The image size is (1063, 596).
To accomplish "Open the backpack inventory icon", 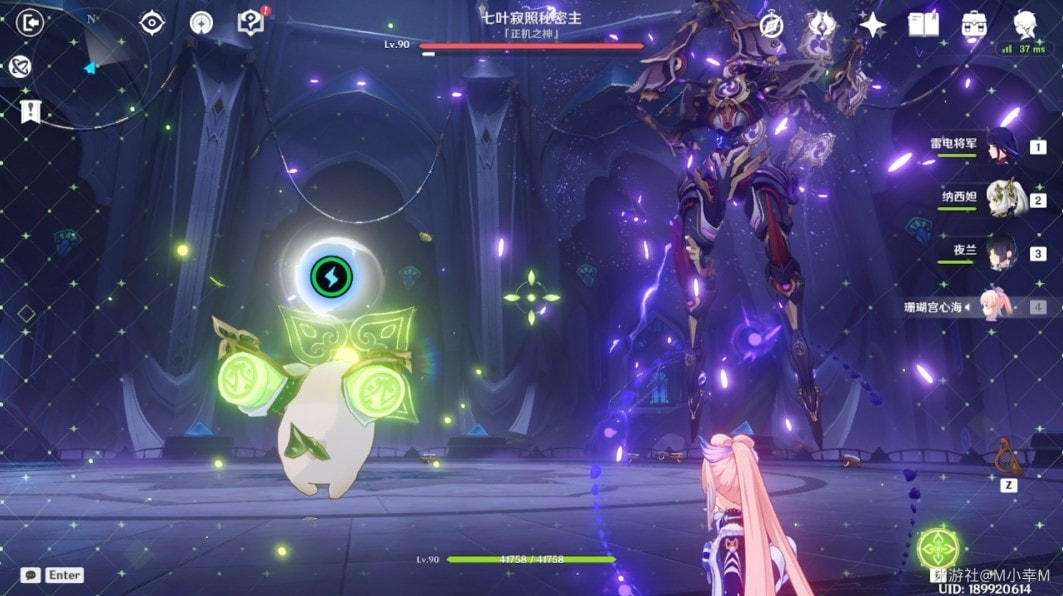I will [974, 25].
